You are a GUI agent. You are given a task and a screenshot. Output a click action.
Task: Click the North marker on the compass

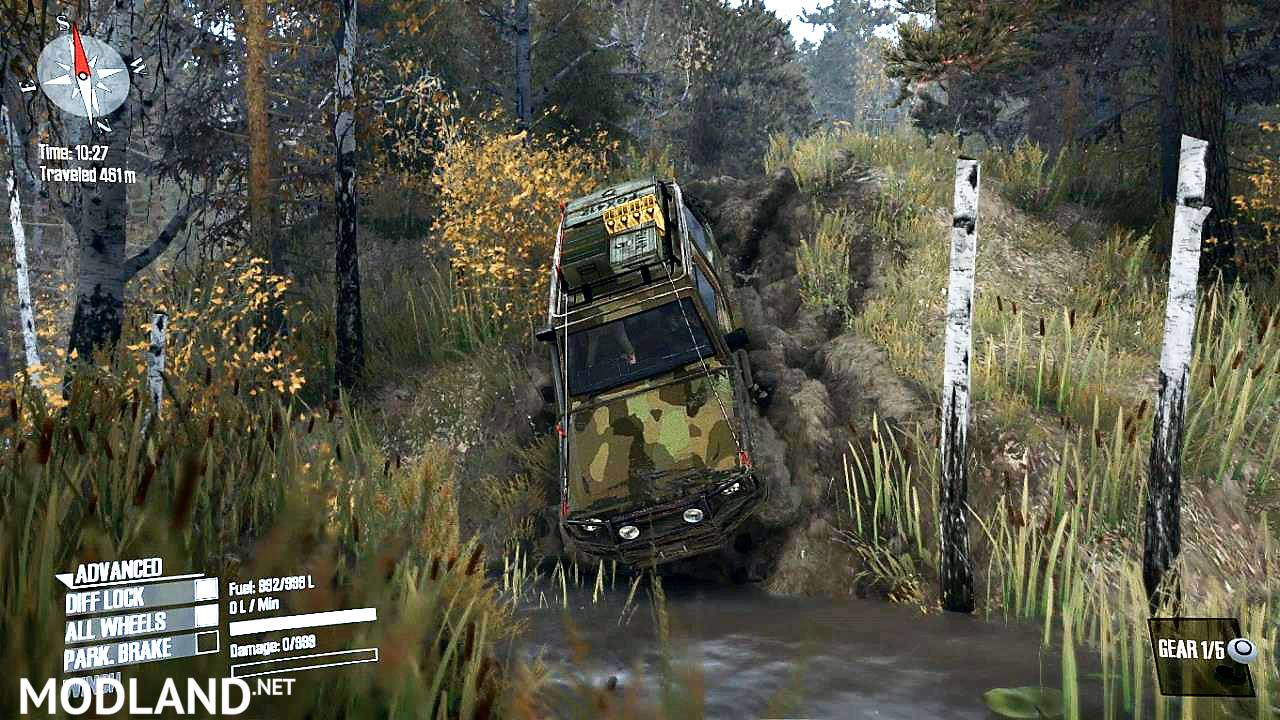[104, 125]
